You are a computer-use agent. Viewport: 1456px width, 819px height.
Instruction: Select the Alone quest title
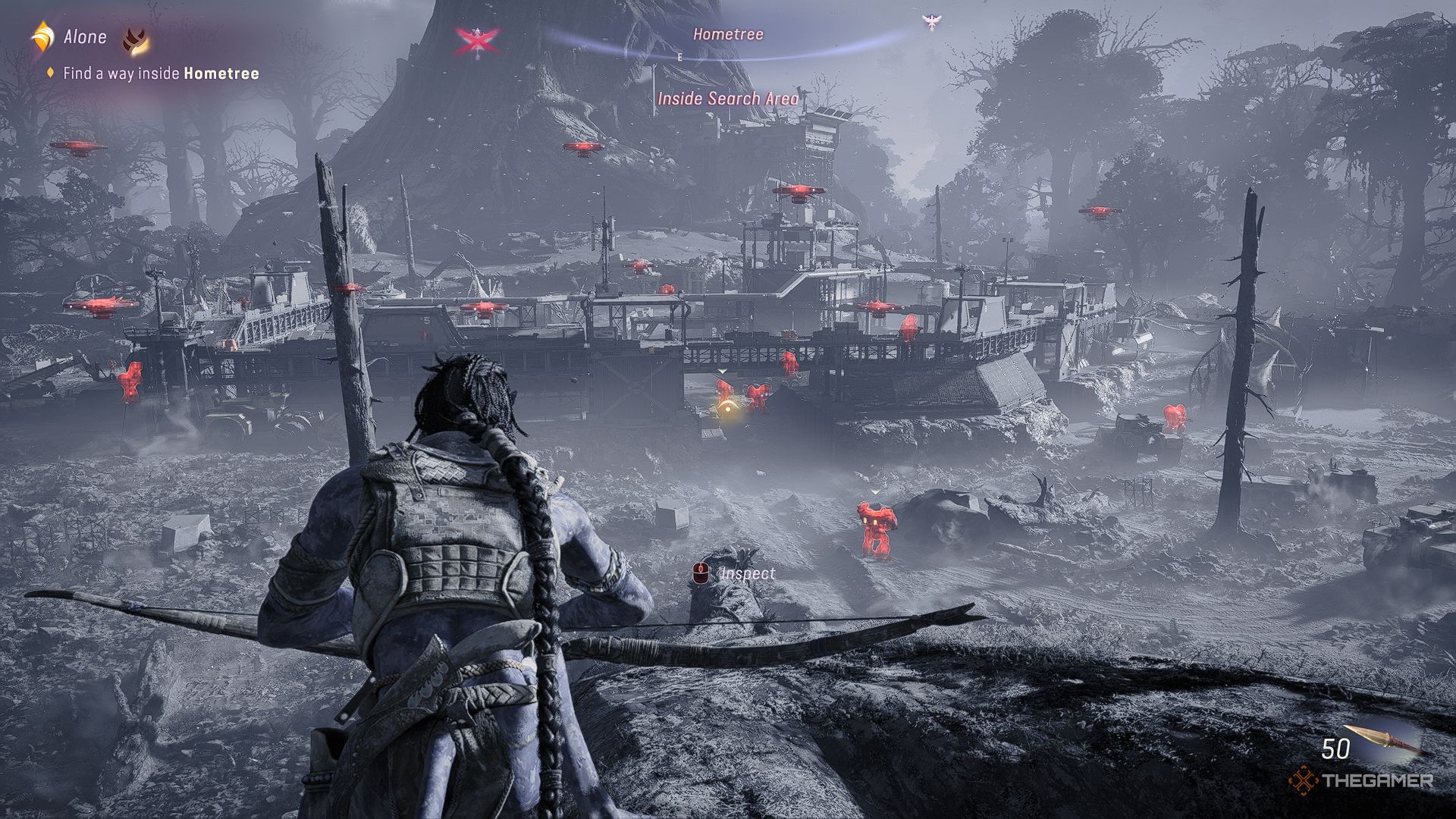pos(84,36)
